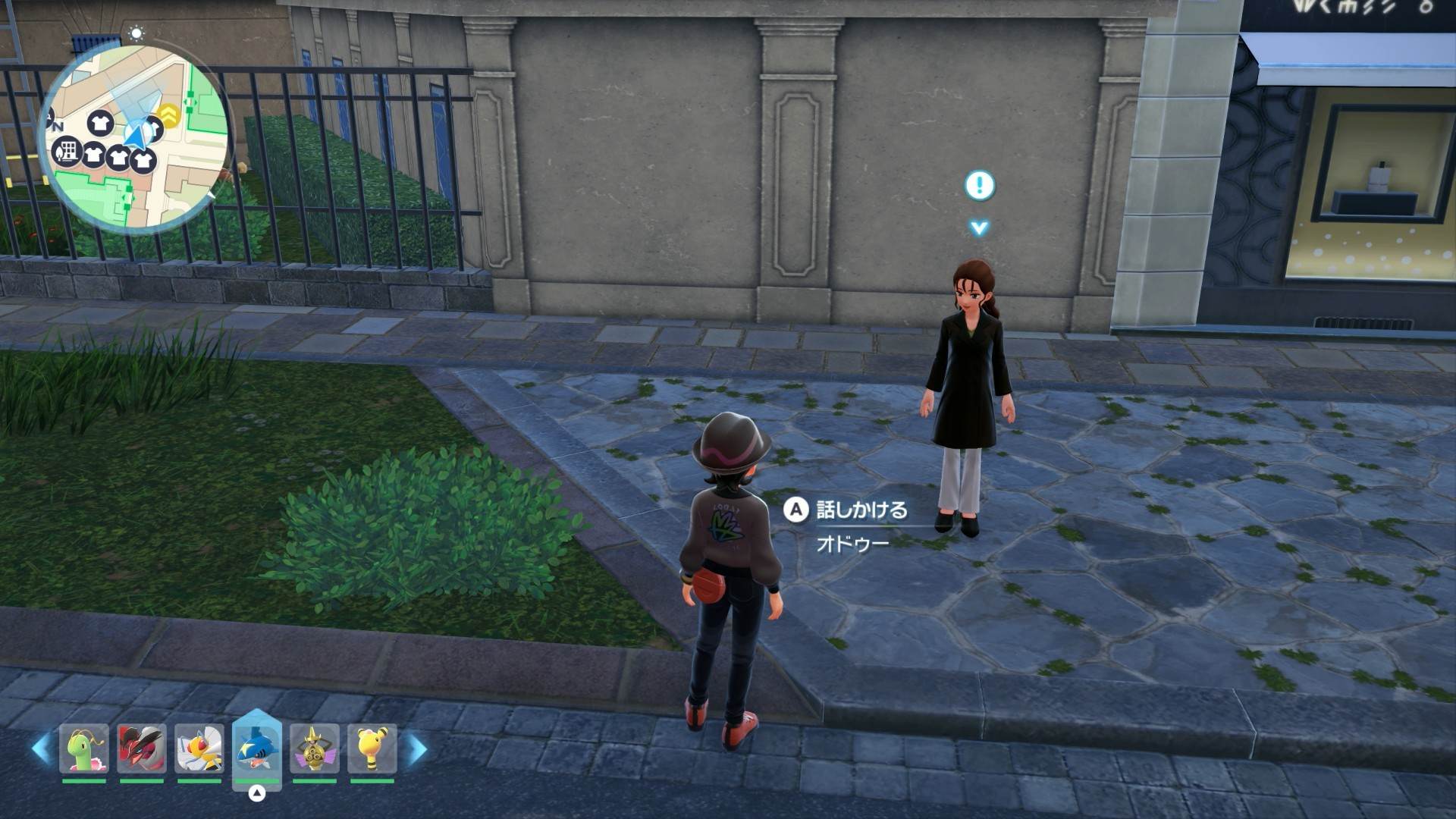This screenshot has height=819, width=1456.
Task: Select the highlighted Sharpedo slot
Action: pos(257,749)
